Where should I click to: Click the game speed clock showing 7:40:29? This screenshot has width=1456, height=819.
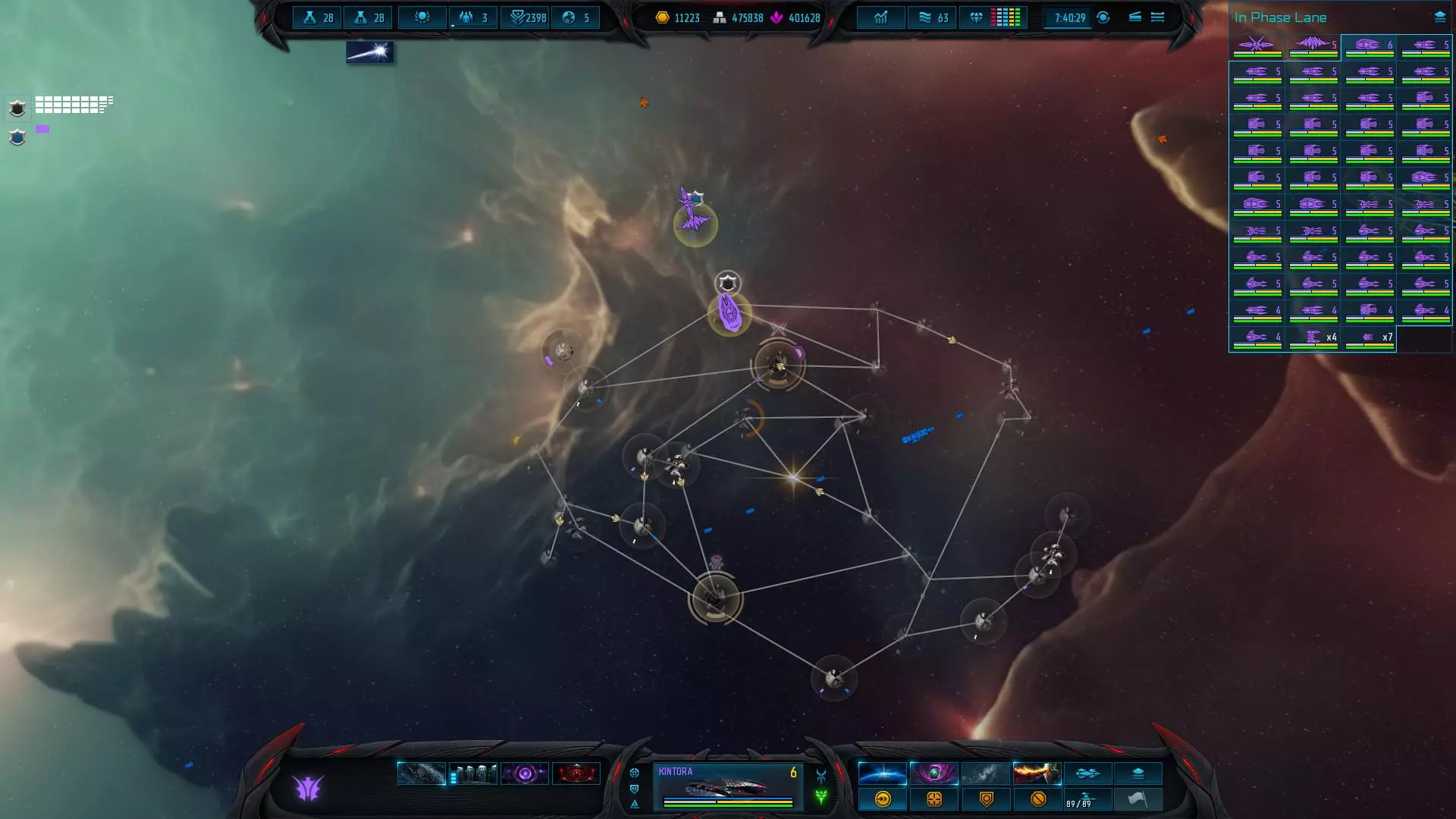(1069, 17)
